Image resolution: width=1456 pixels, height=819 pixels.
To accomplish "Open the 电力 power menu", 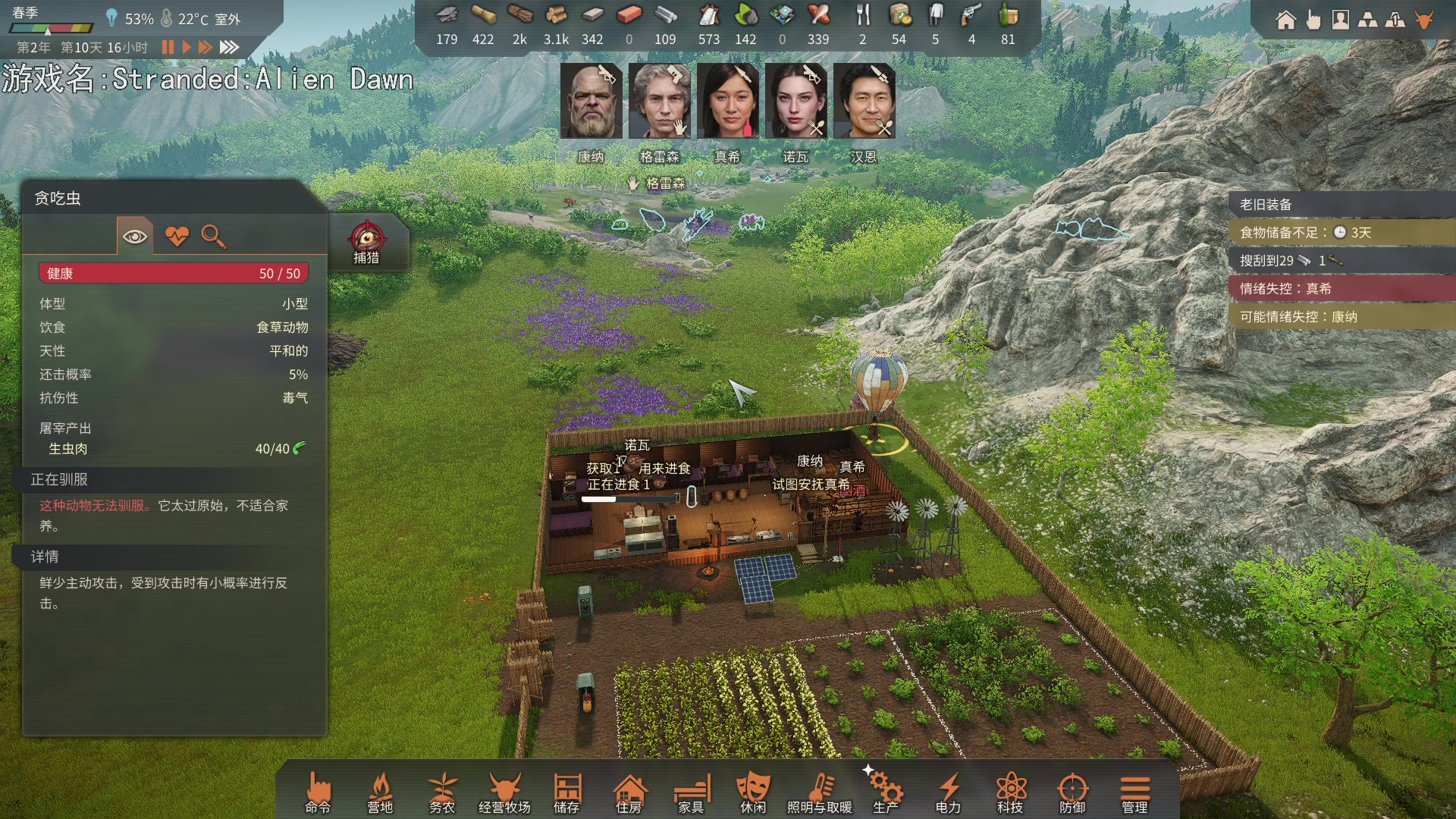I will (948, 793).
